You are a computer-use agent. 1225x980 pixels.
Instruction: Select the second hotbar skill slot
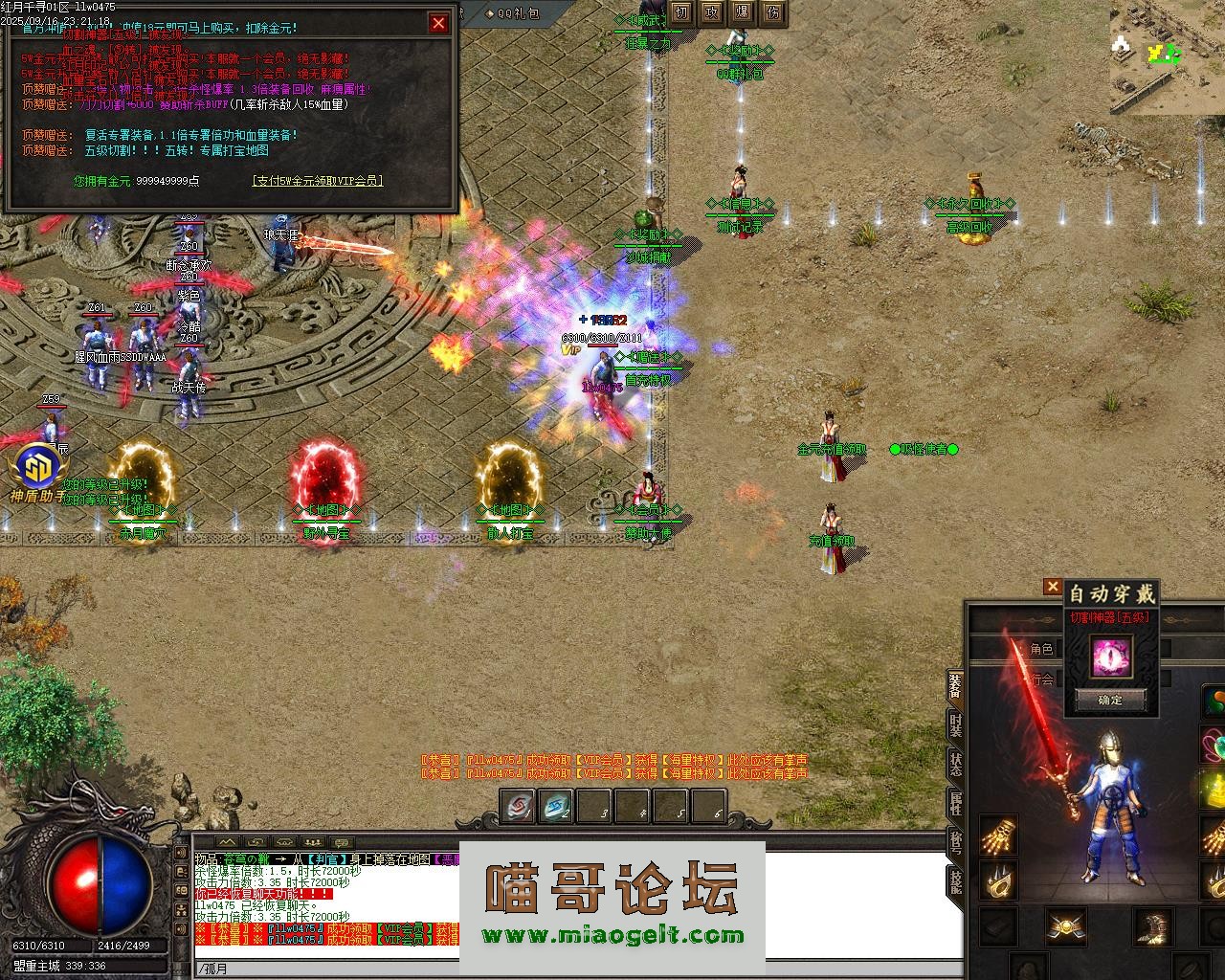click(x=556, y=808)
